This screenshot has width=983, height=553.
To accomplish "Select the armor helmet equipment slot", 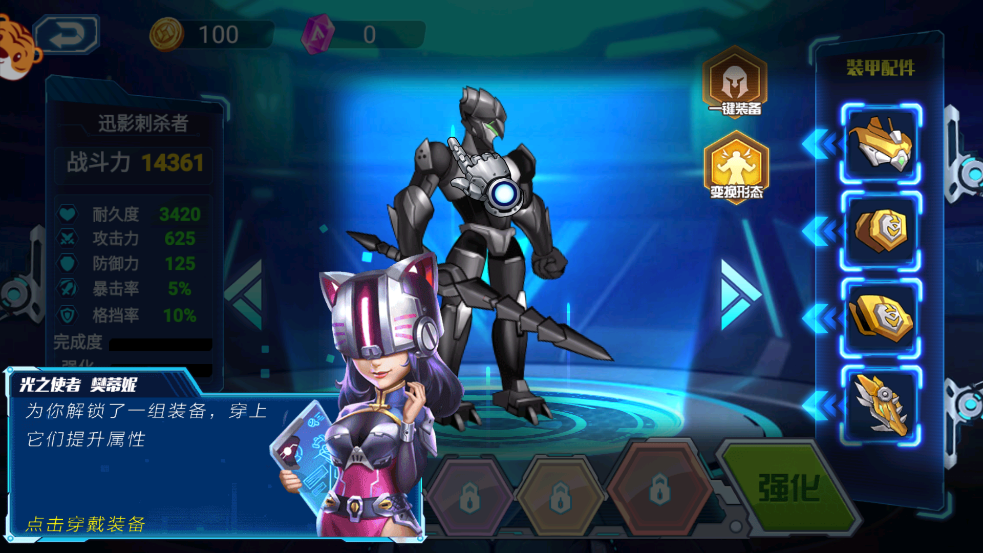I will tap(881, 144).
